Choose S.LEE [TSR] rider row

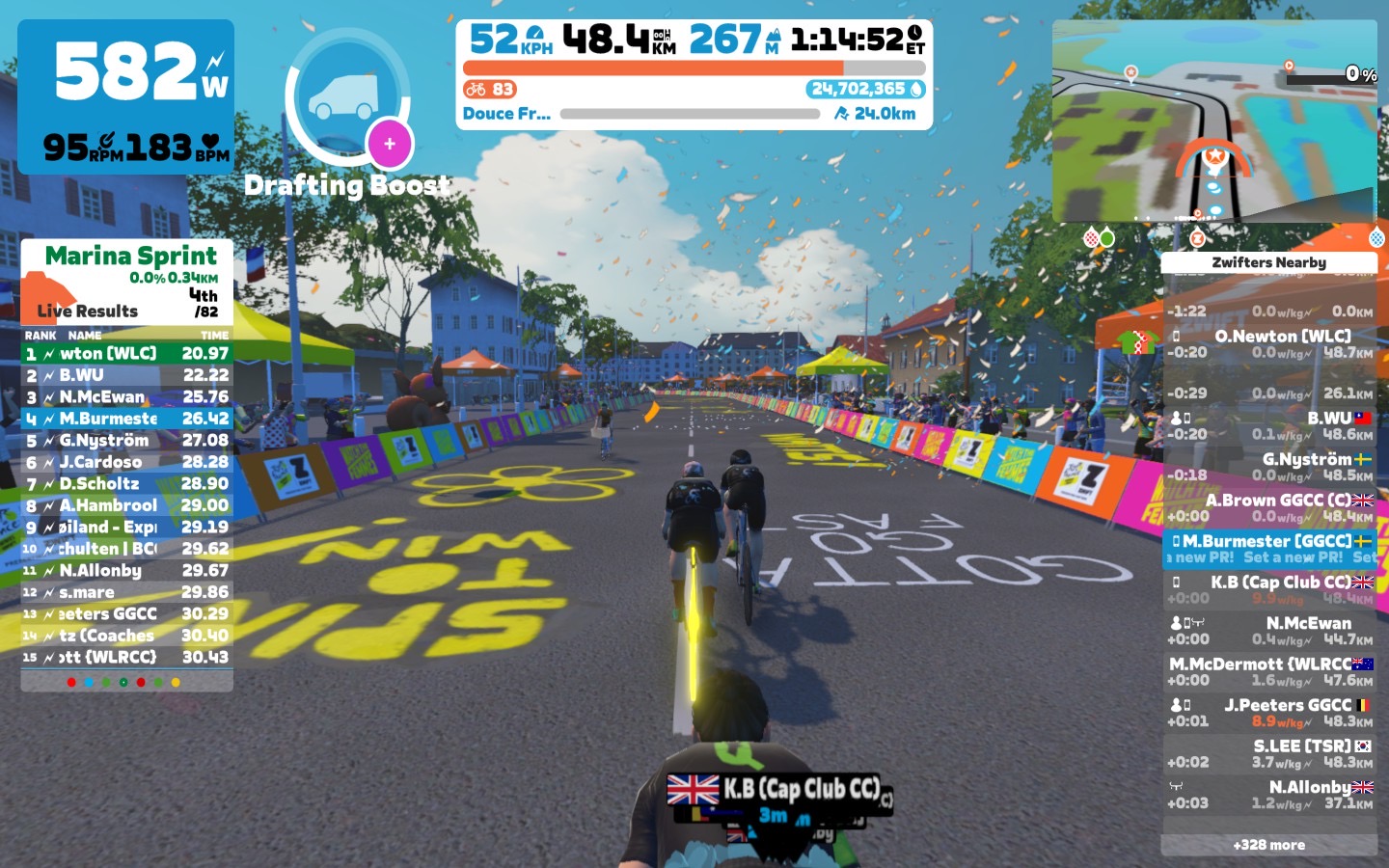(x=1269, y=753)
